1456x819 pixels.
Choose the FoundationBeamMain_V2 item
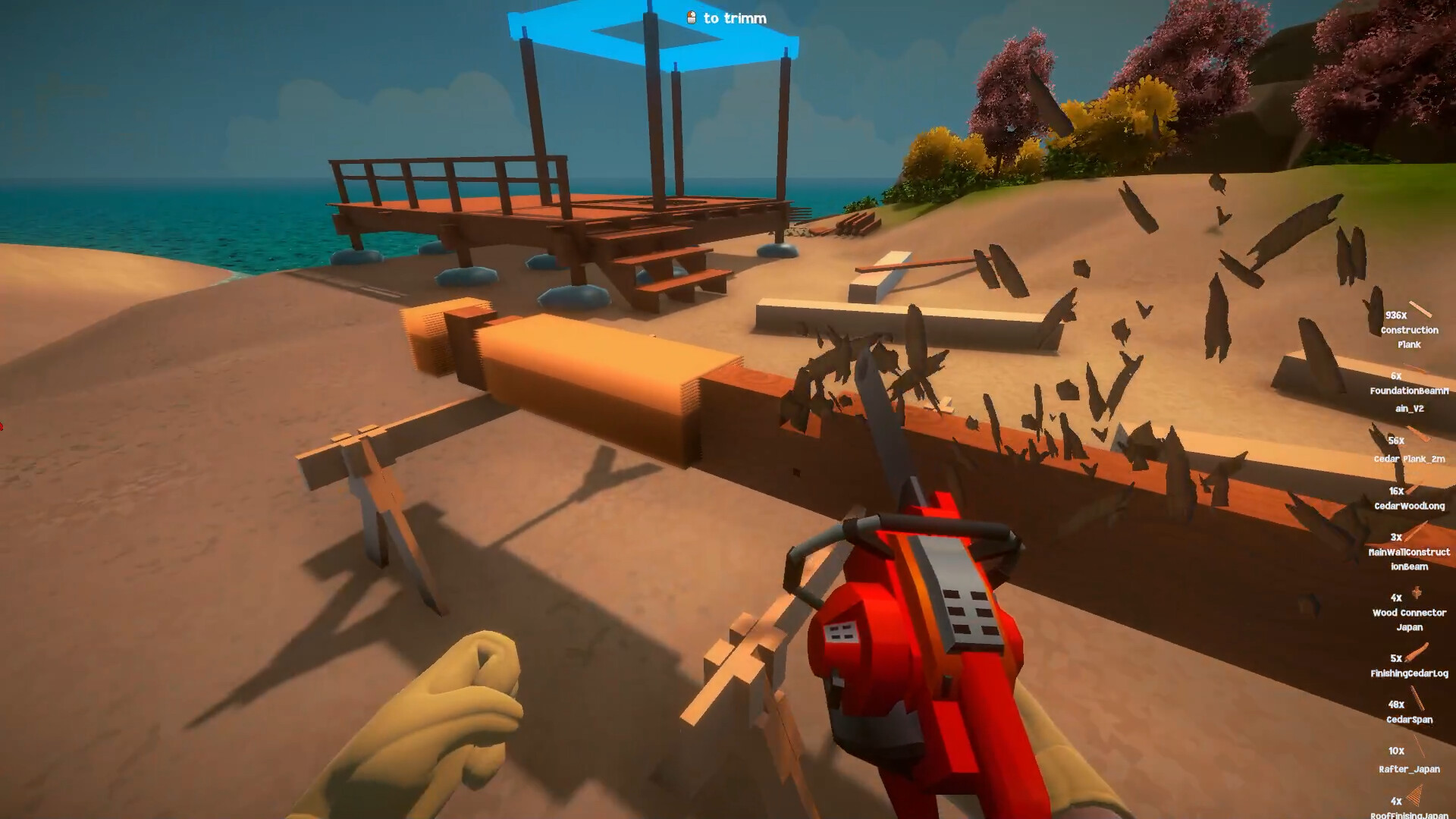pos(1409,392)
